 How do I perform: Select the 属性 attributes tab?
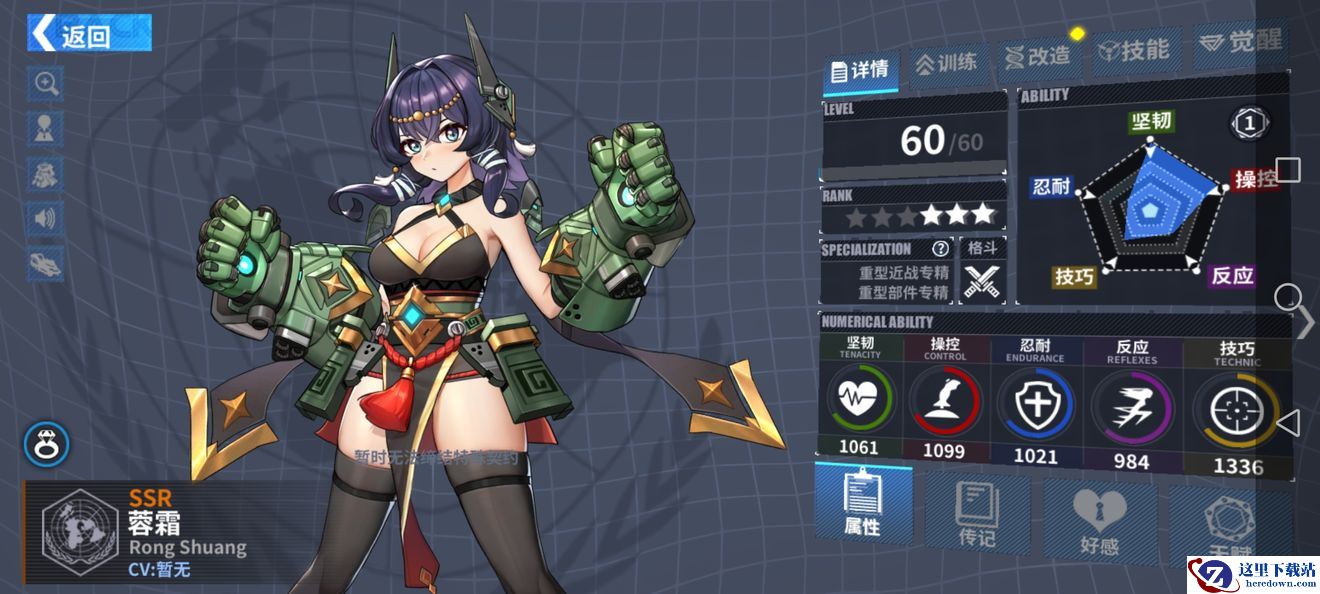[862, 505]
